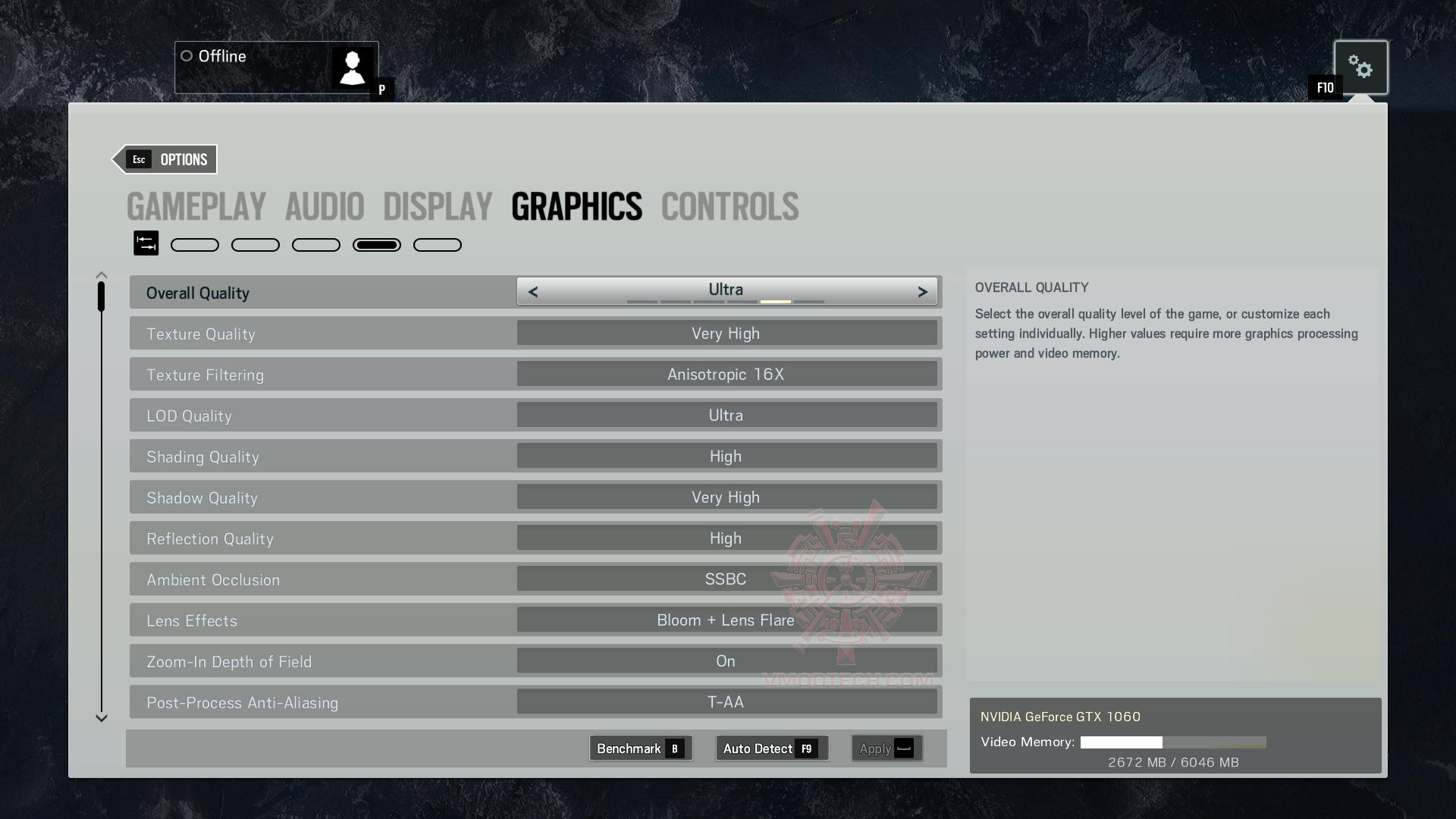Click the vertical scrollbar track

coord(101,493)
